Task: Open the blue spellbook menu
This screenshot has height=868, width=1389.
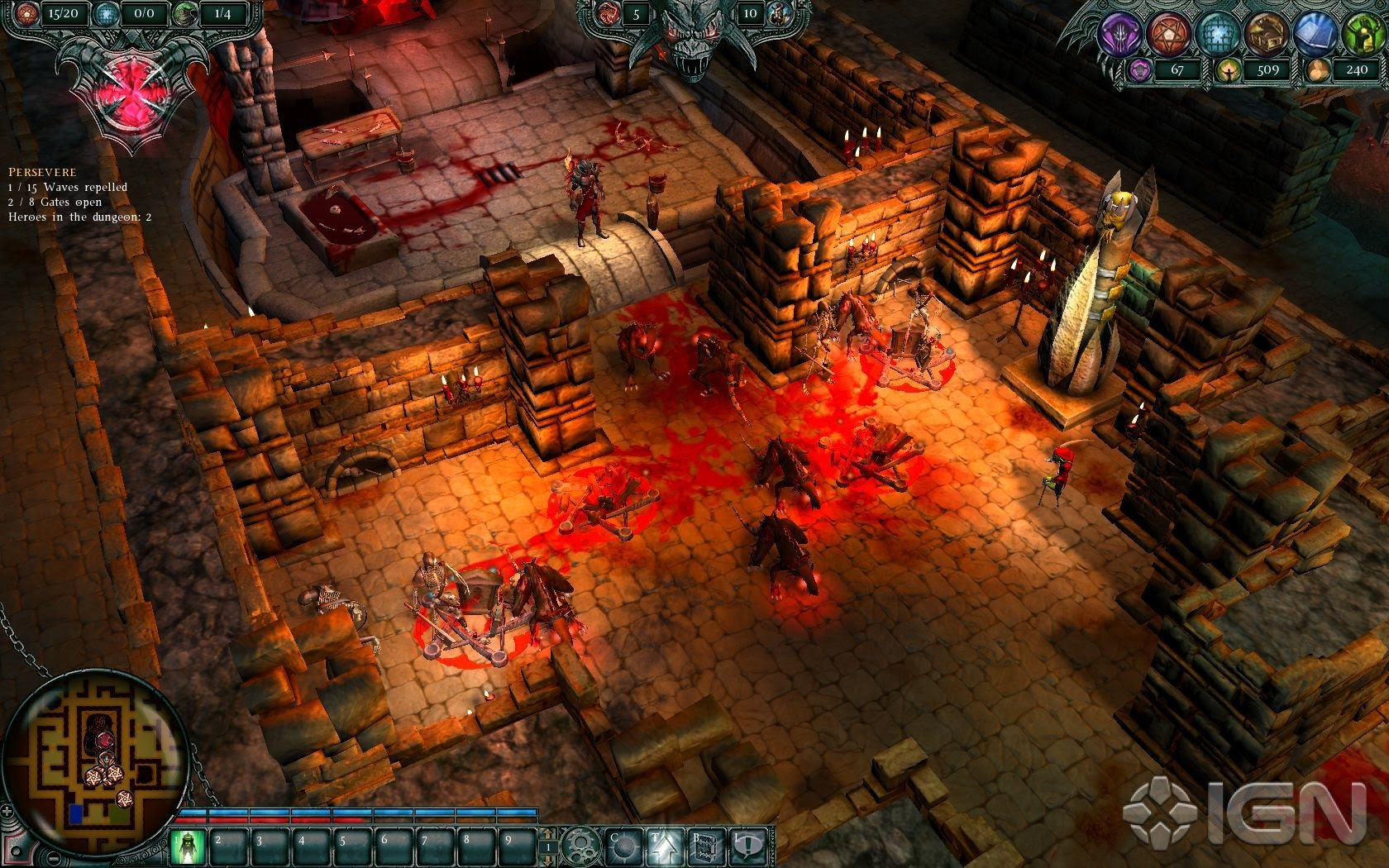Action: click(1315, 33)
